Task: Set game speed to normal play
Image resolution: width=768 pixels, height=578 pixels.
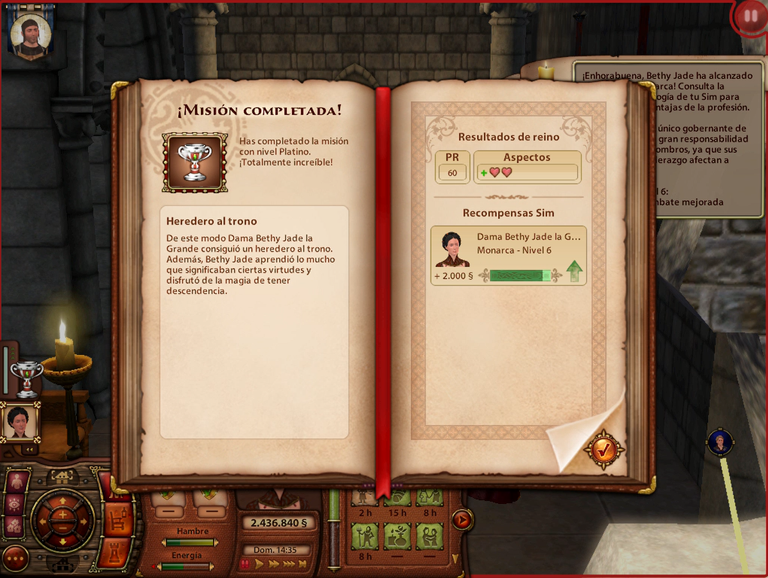Action: 259,564
